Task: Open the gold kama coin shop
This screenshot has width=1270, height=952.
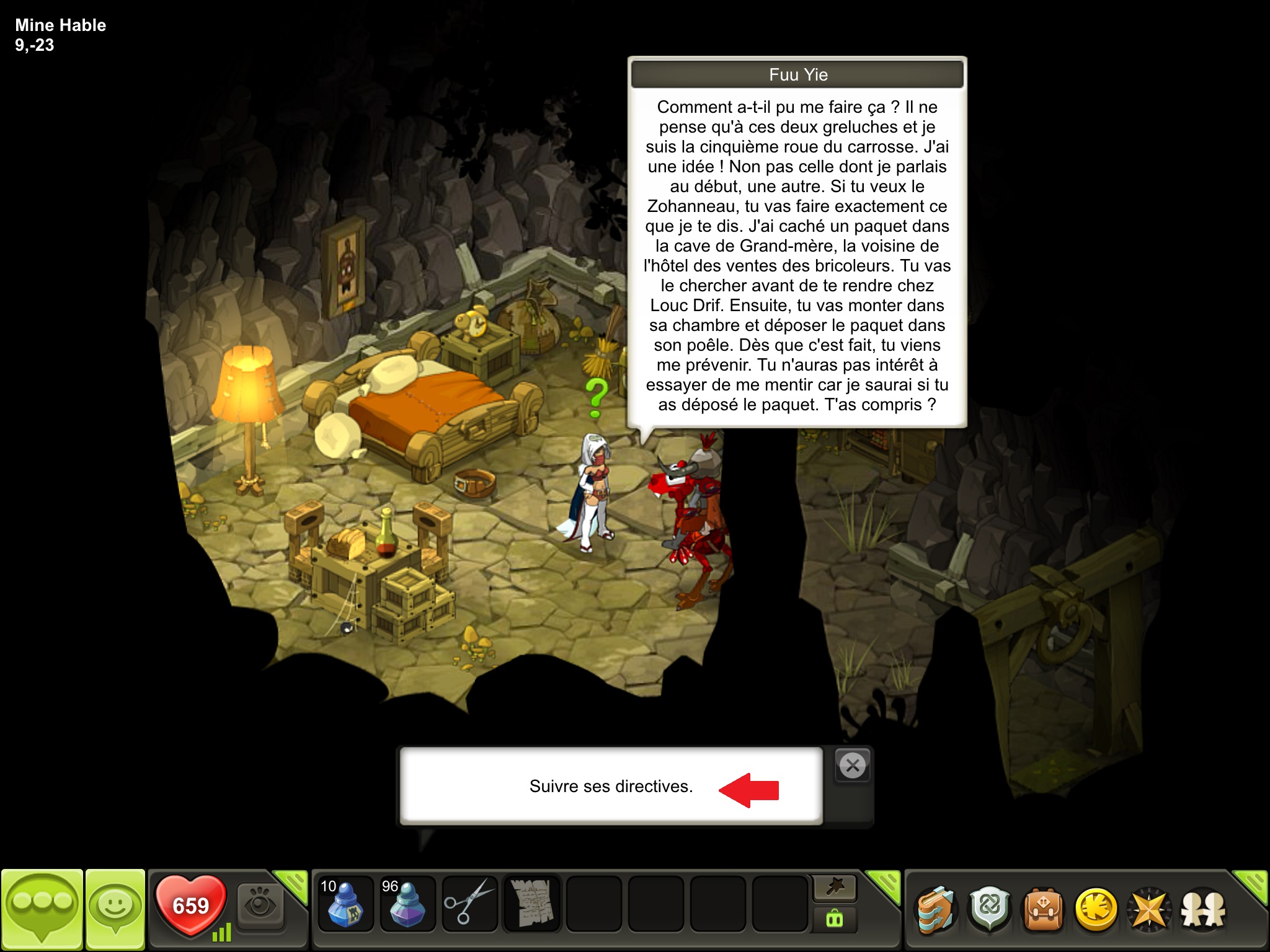Action: click(1096, 910)
